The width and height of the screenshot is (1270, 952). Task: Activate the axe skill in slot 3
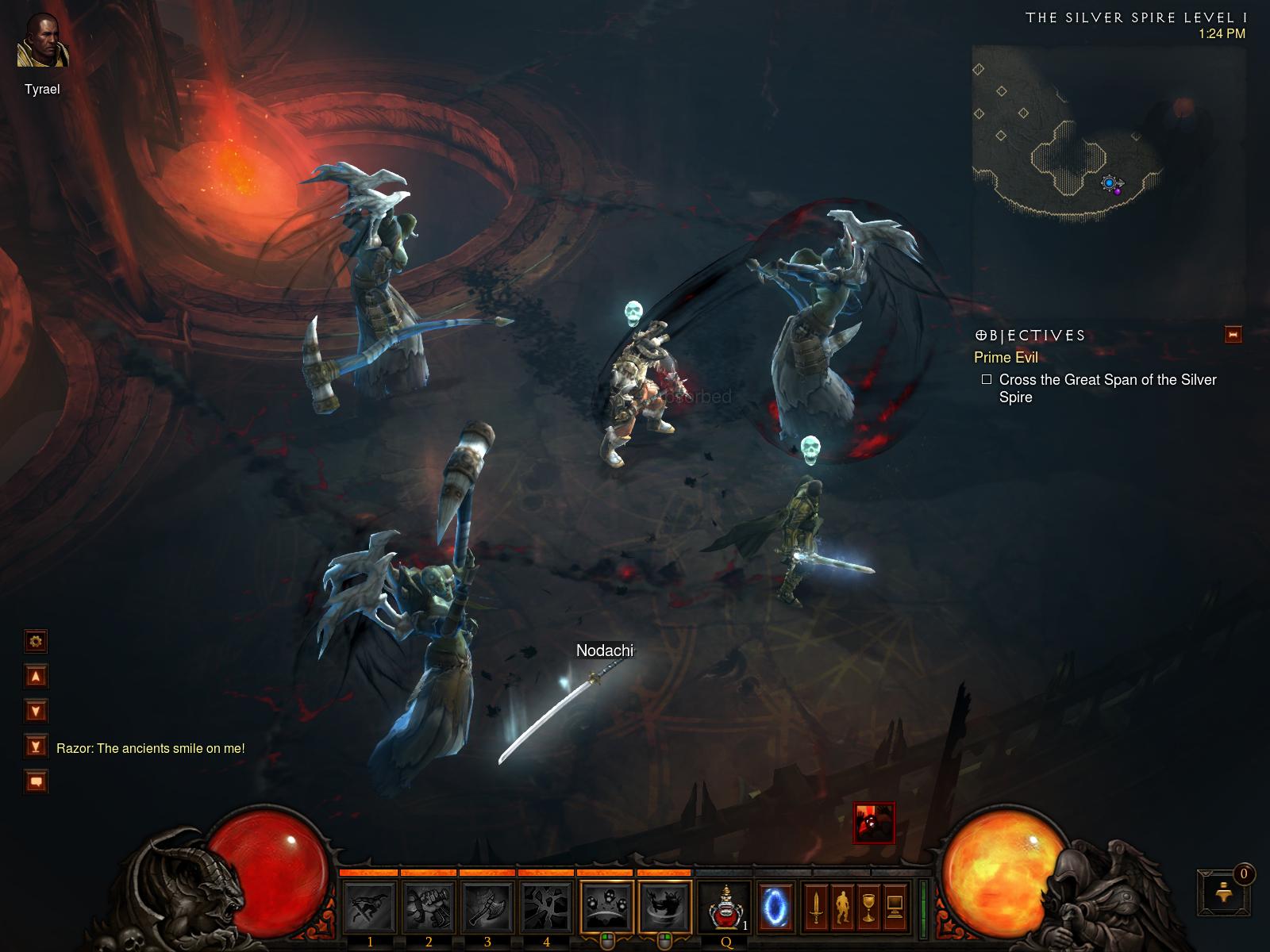coord(487,906)
